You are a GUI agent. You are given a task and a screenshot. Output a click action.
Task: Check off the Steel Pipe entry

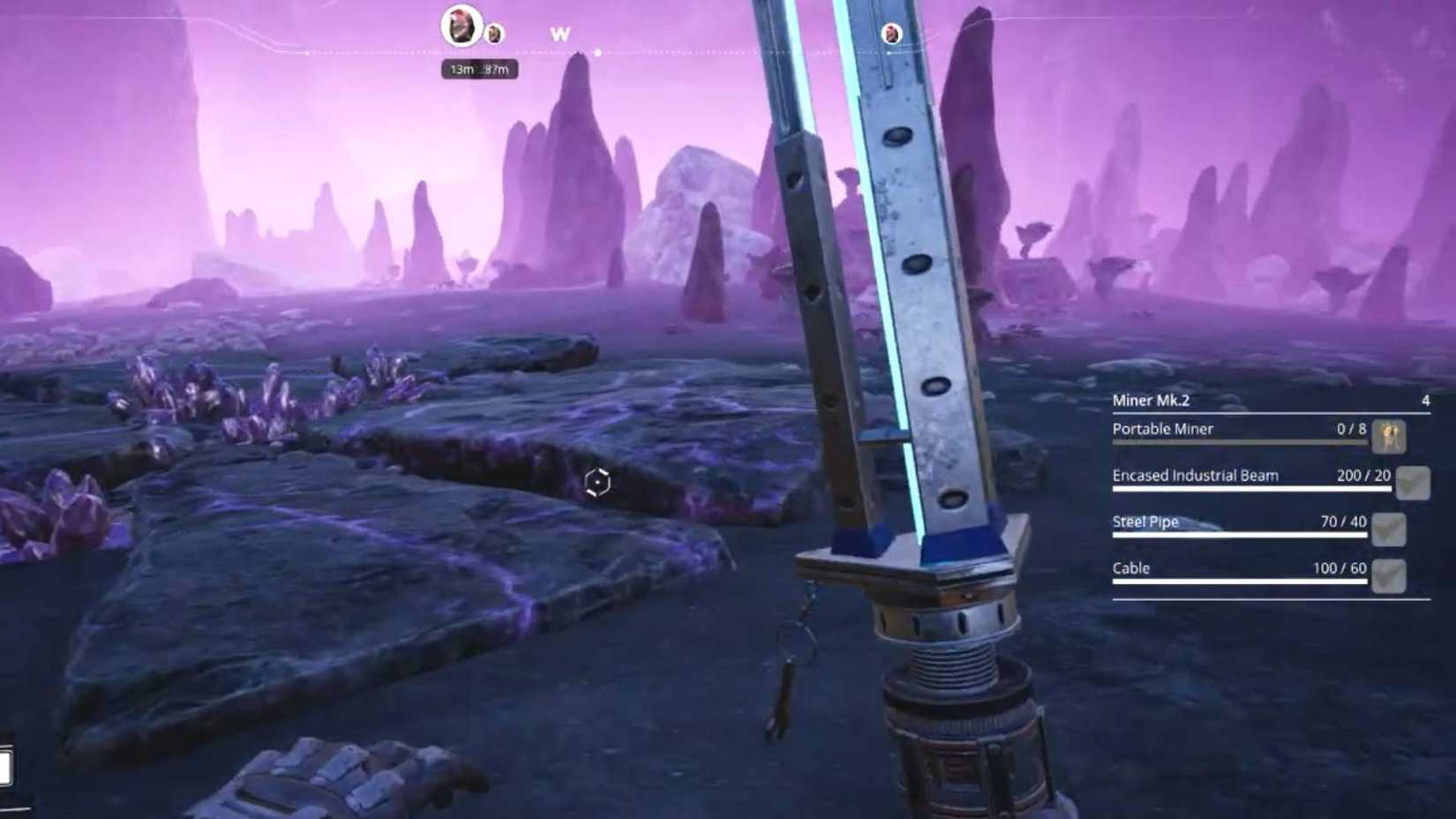pyautogui.click(x=1390, y=530)
